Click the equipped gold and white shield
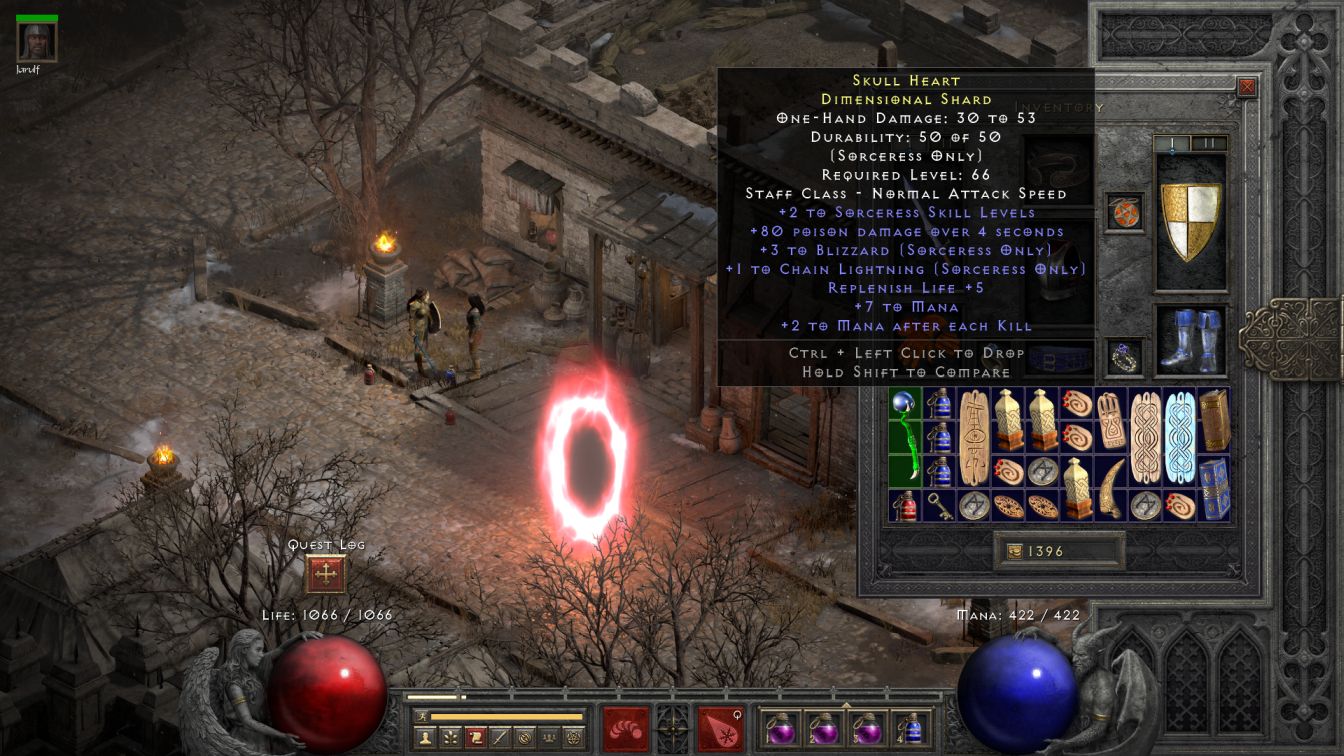The width and height of the screenshot is (1344, 756). pos(1190,221)
